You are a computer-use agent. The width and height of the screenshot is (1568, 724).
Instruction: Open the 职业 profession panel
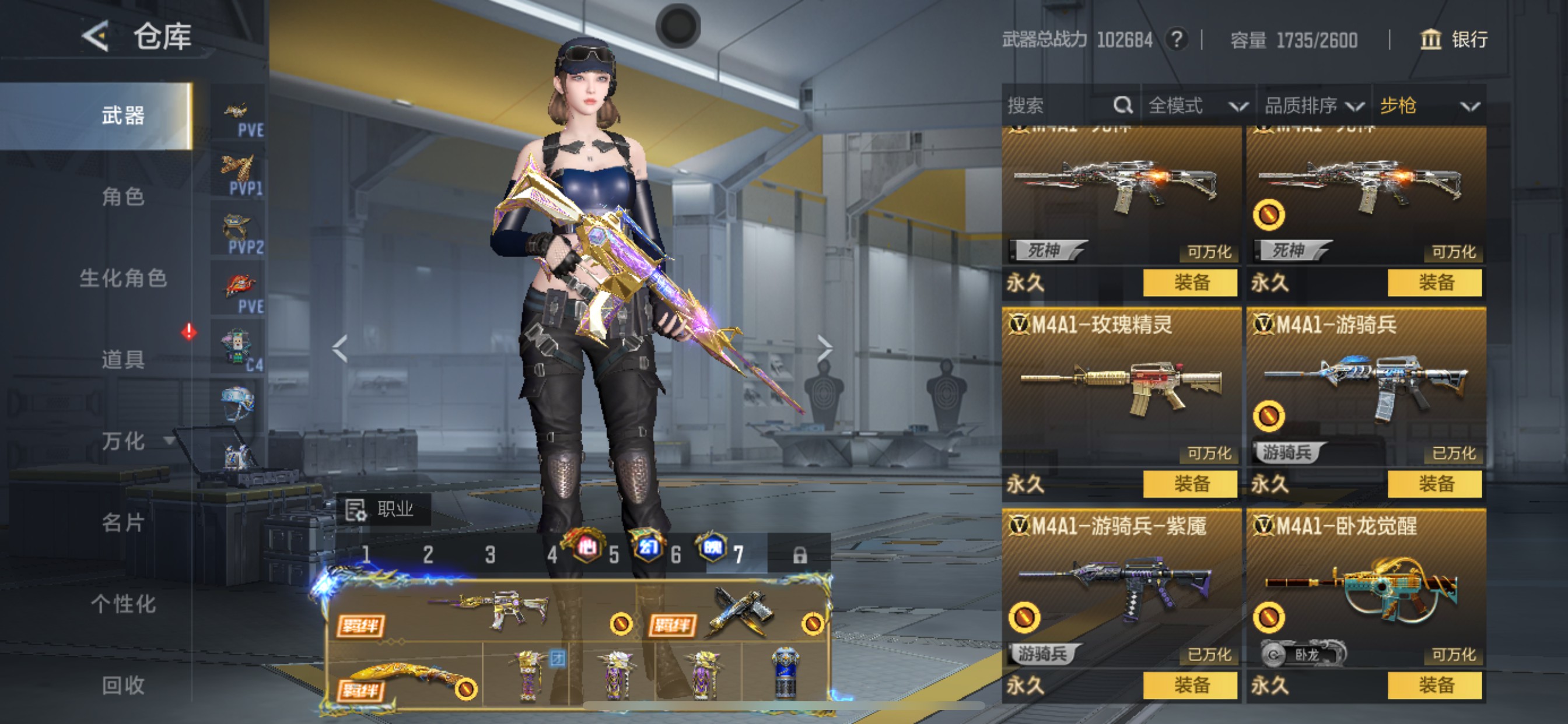pos(383,509)
